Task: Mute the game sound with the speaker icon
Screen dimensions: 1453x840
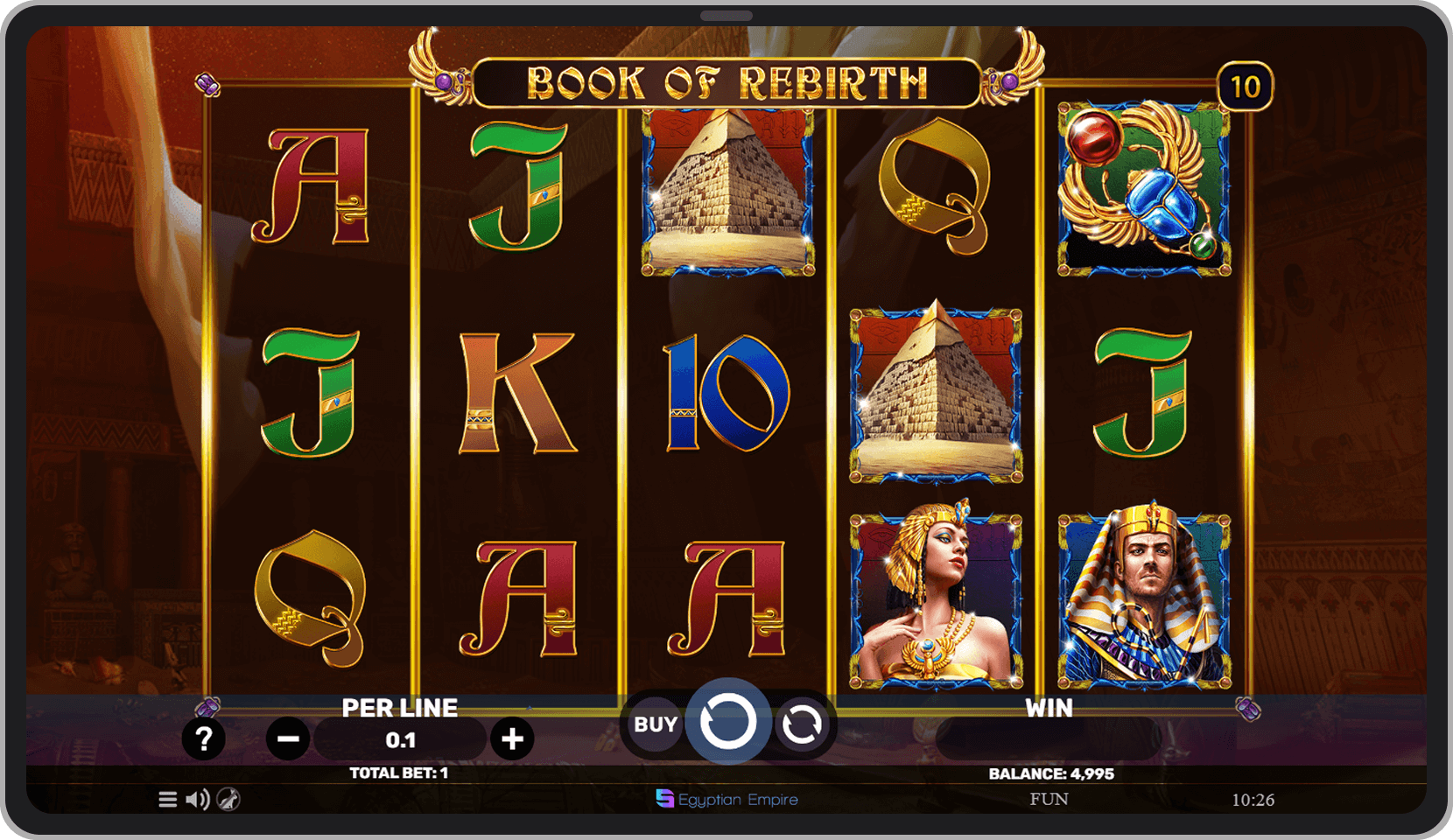Action: click(196, 799)
